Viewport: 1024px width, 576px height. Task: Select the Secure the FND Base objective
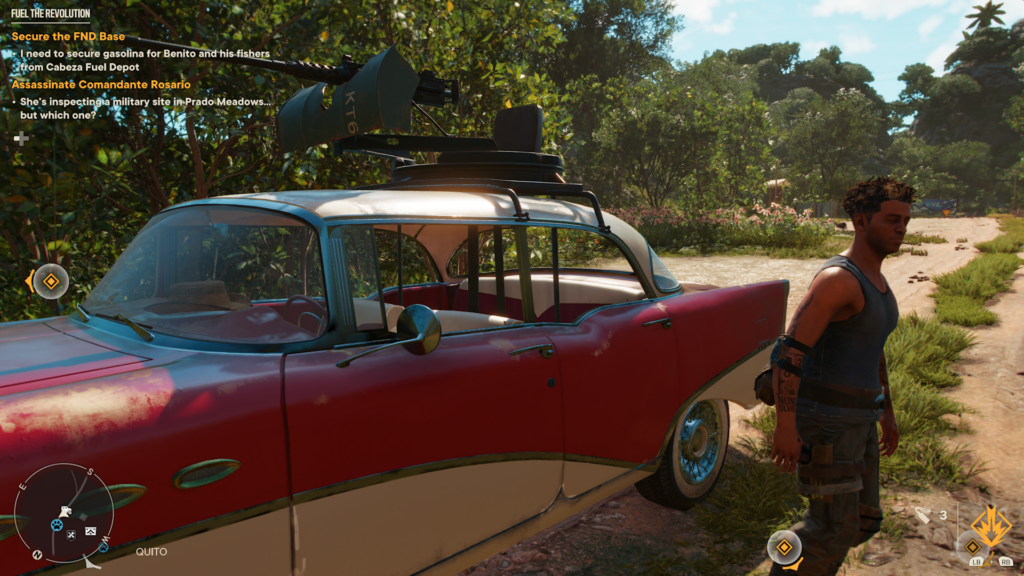click(x=68, y=37)
